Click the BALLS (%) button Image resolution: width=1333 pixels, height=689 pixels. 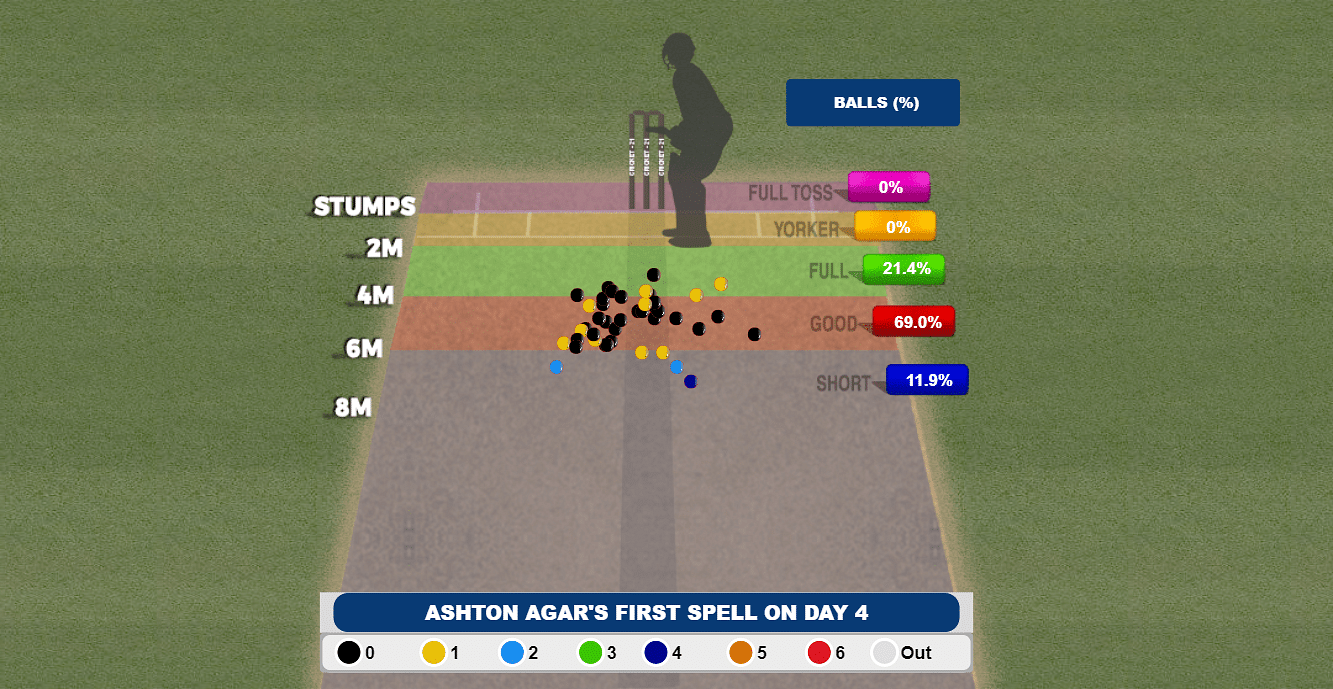[x=872, y=103]
